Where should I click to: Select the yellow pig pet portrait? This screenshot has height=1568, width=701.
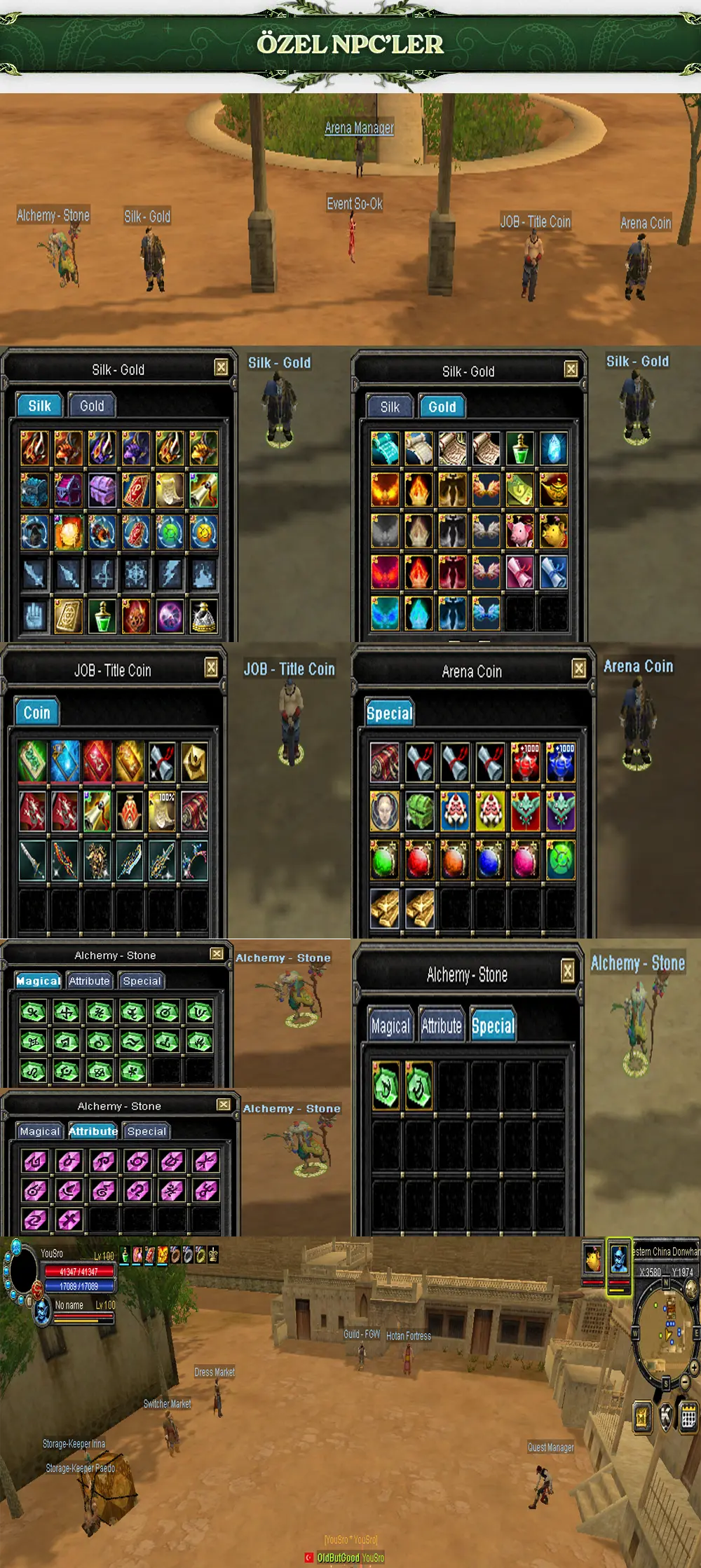[x=593, y=1260]
